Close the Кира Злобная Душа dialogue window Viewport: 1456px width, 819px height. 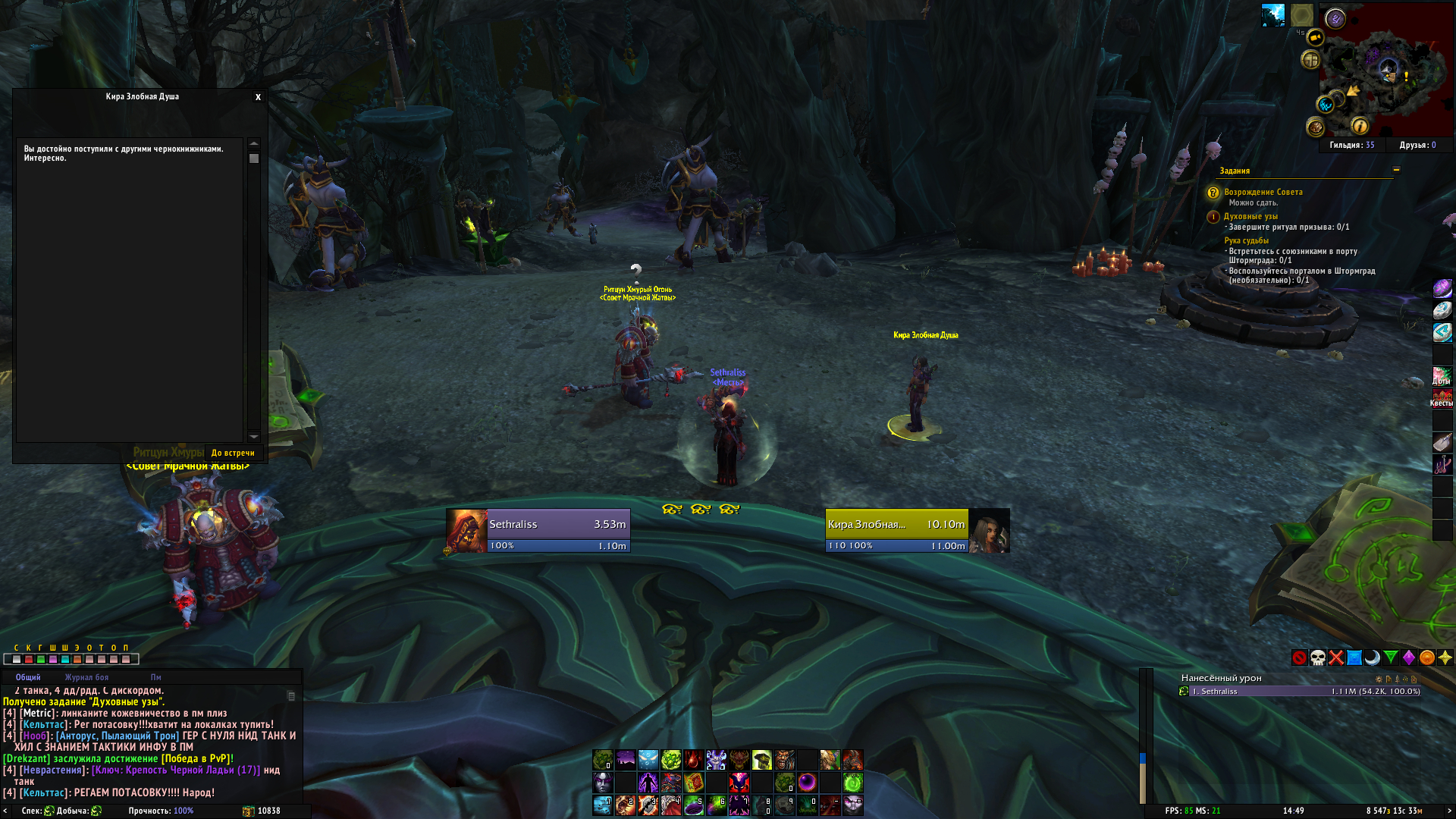coord(258,97)
